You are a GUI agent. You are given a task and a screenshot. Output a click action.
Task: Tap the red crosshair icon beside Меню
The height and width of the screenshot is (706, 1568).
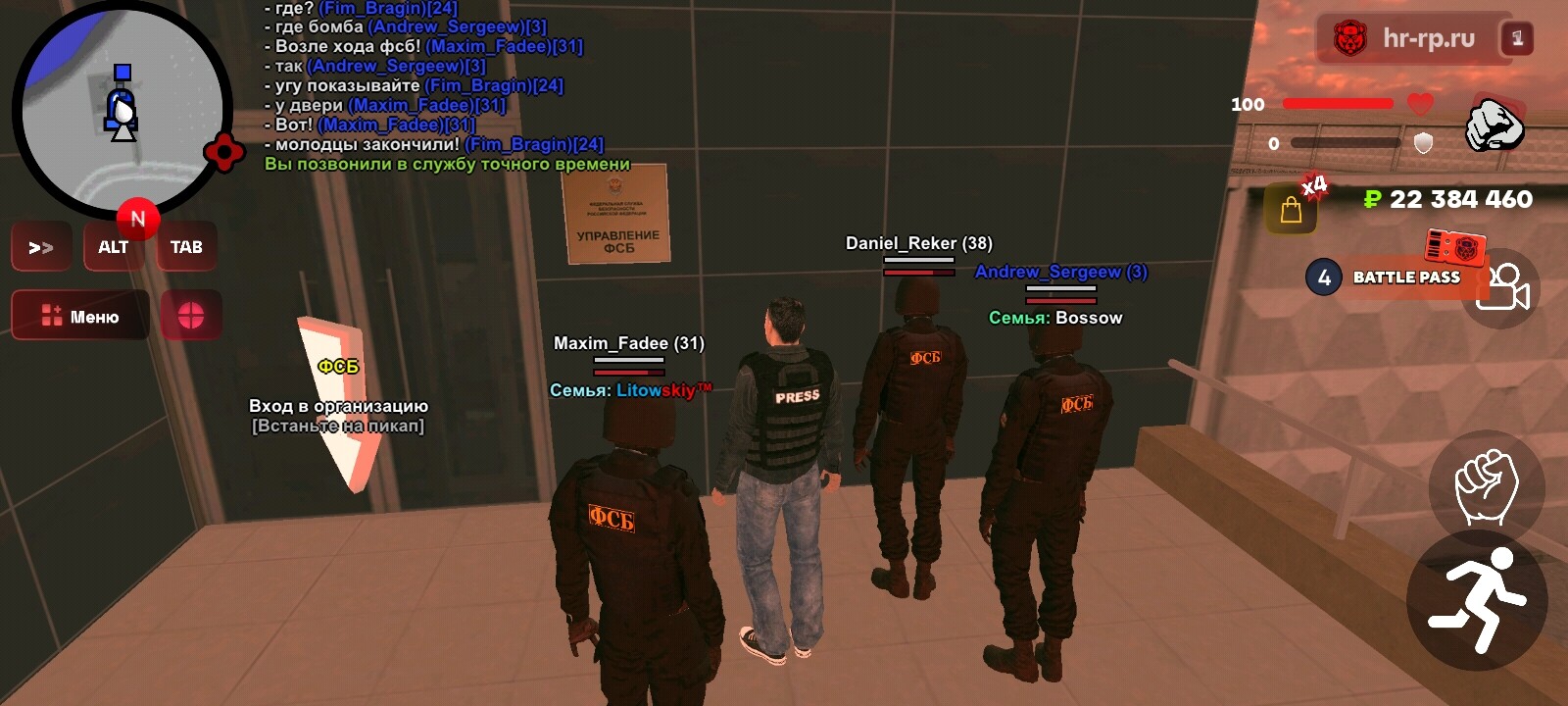pyautogui.click(x=192, y=315)
